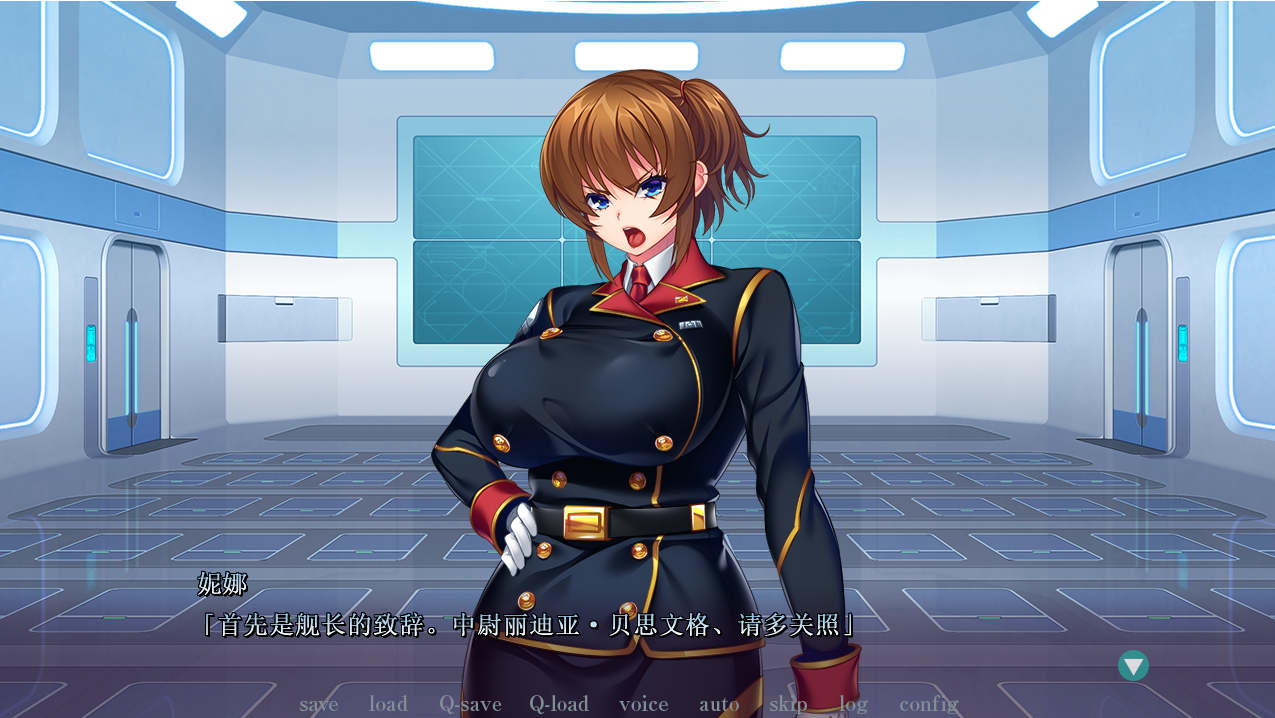Show the dialogue log
The height and width of the screenshot is (718, 1275).
coord(853,704)
